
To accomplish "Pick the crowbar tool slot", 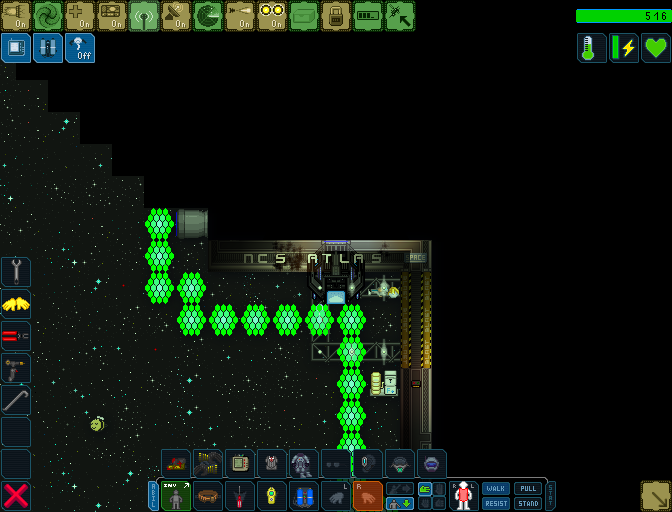I will pyautogui.click(x=16, y=400).
